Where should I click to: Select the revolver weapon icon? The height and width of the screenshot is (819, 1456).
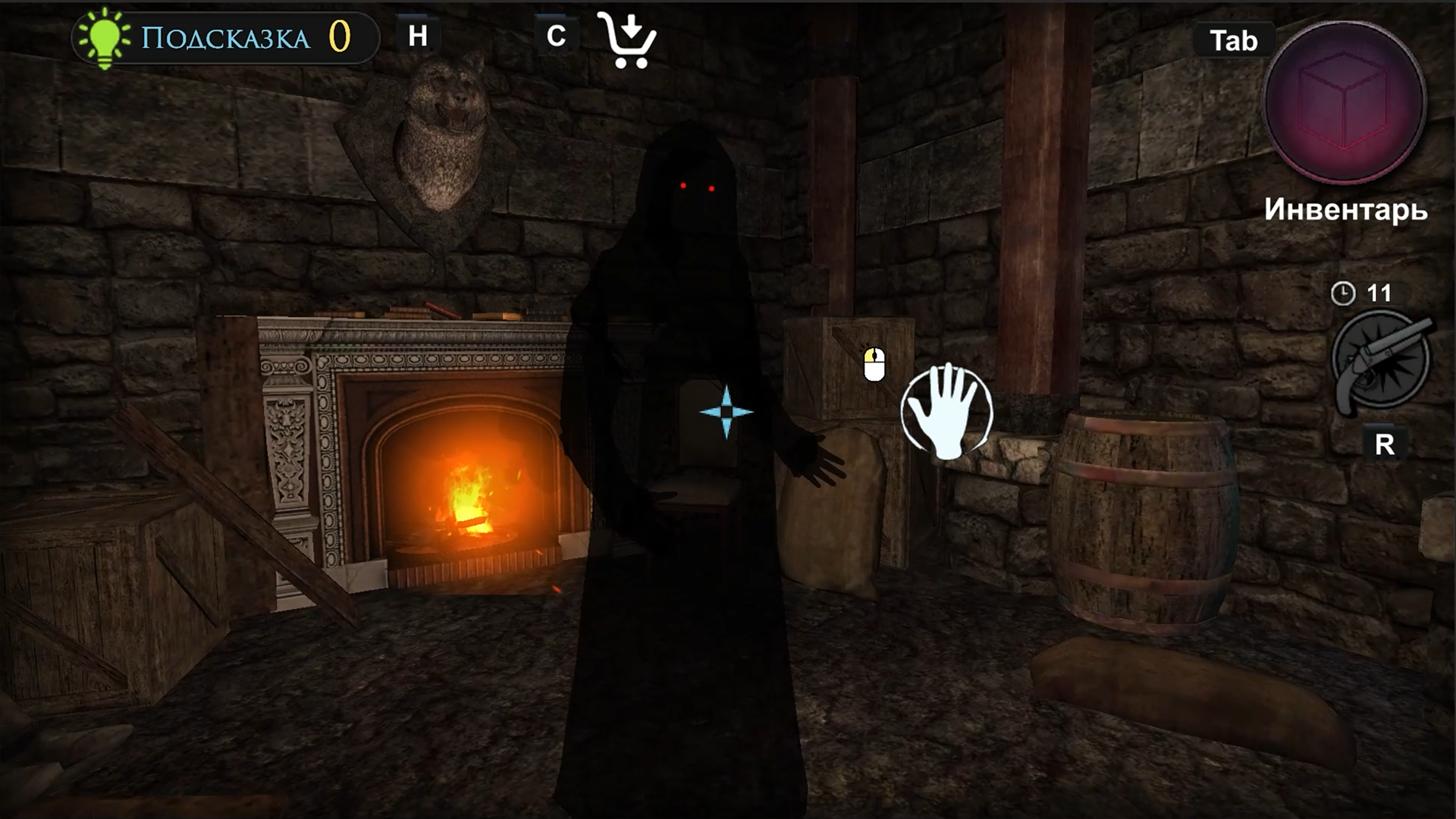(1378, 361)
